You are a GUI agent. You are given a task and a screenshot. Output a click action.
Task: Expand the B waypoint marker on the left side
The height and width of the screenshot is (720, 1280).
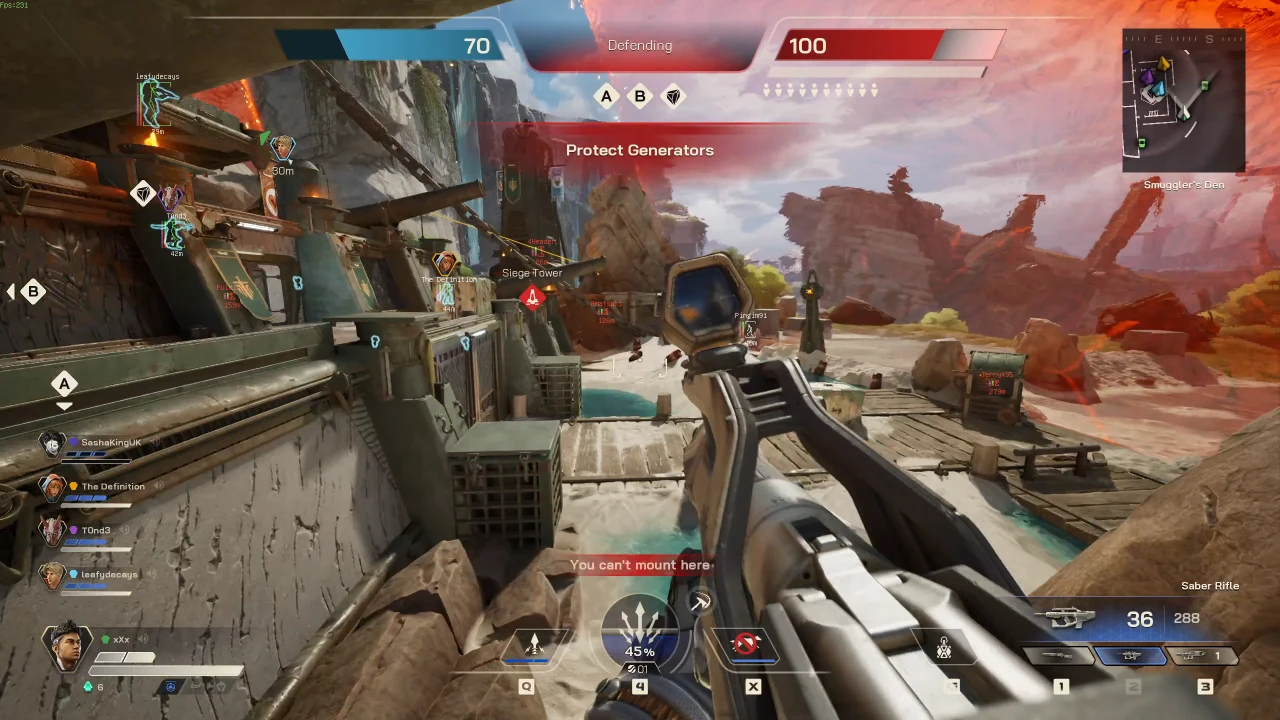pyautogui.click(x=33, y=291)
